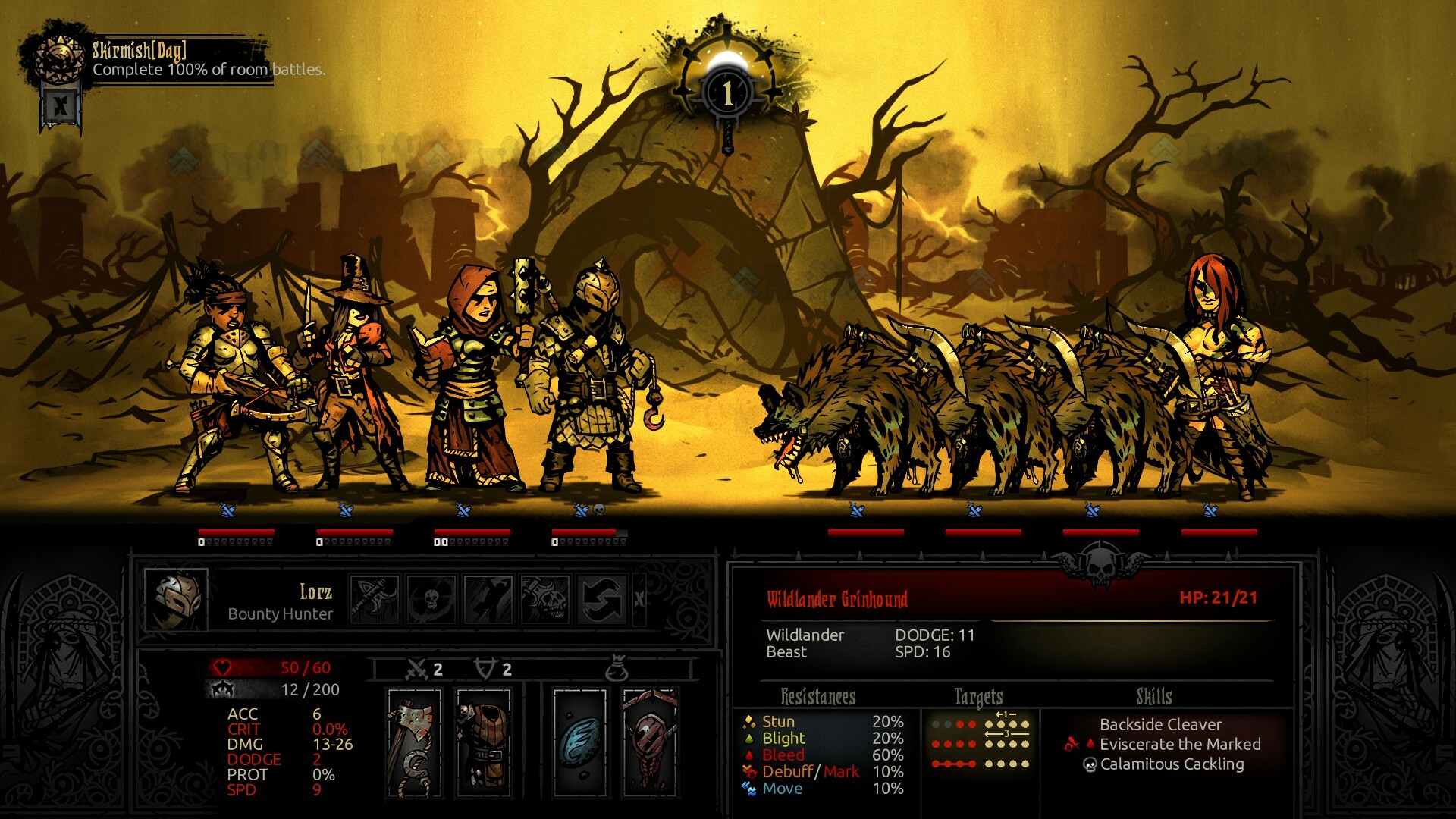Select the Skills panel tab

pyautogui.click(x=1153, y=695)
